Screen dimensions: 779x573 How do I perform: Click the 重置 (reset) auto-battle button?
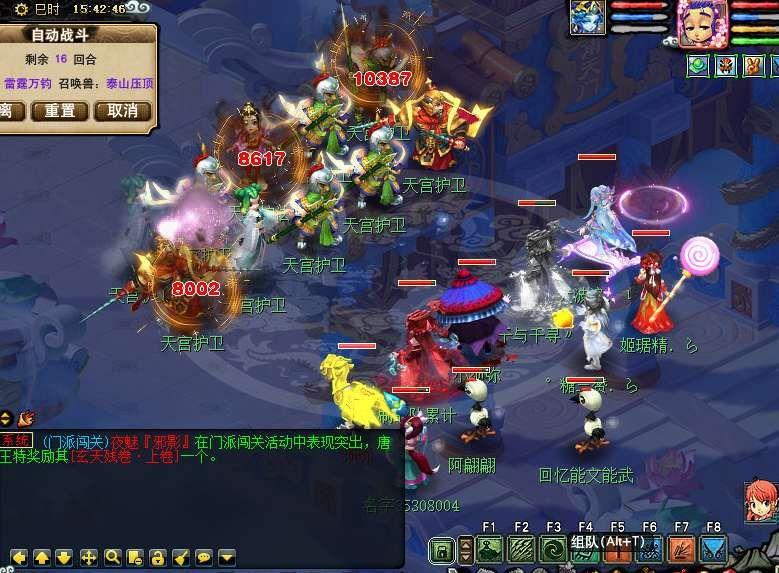click(x=60, y=111)
